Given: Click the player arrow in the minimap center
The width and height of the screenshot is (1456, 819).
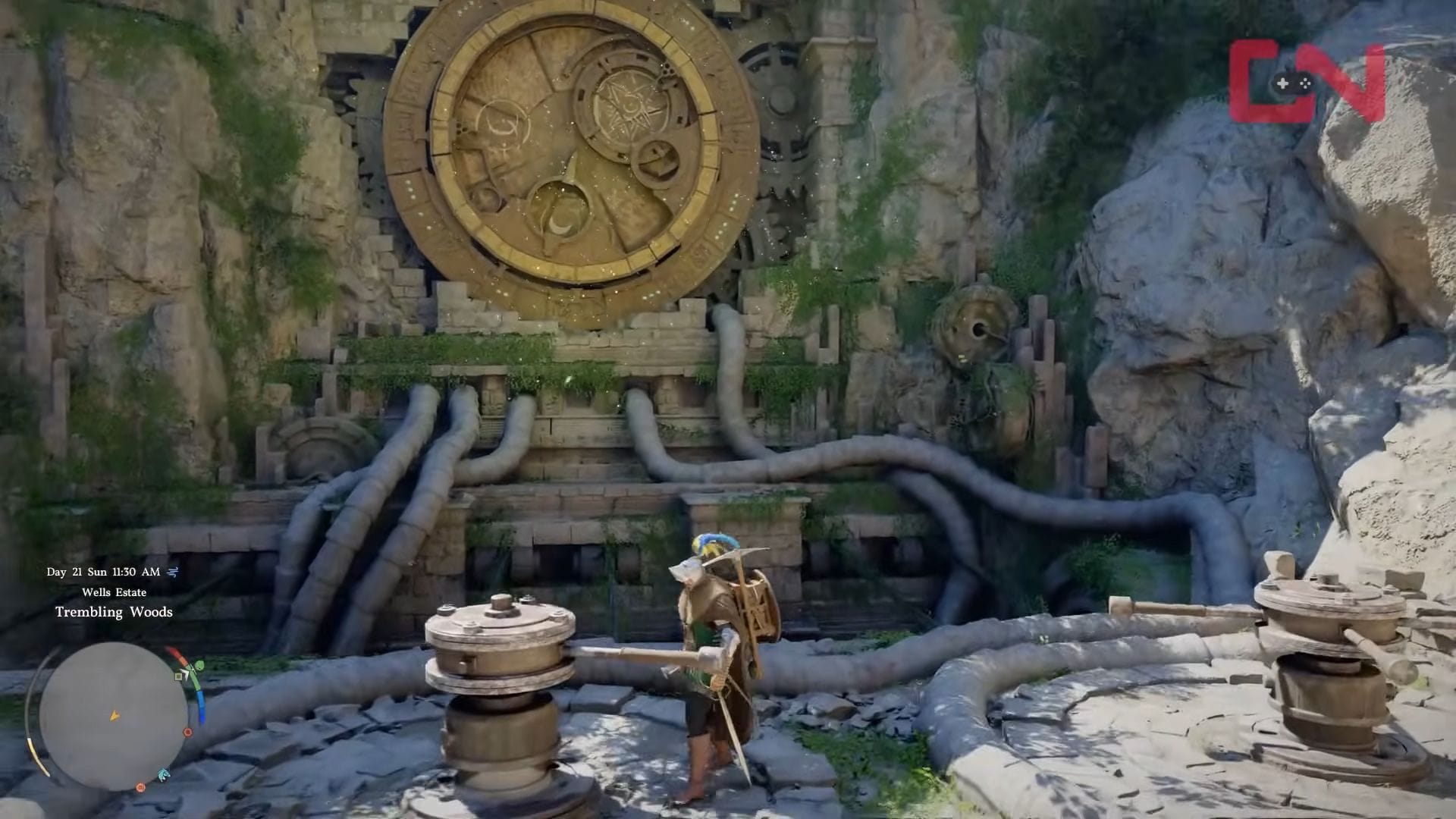Looking at the screenshot, I should 114,717.
